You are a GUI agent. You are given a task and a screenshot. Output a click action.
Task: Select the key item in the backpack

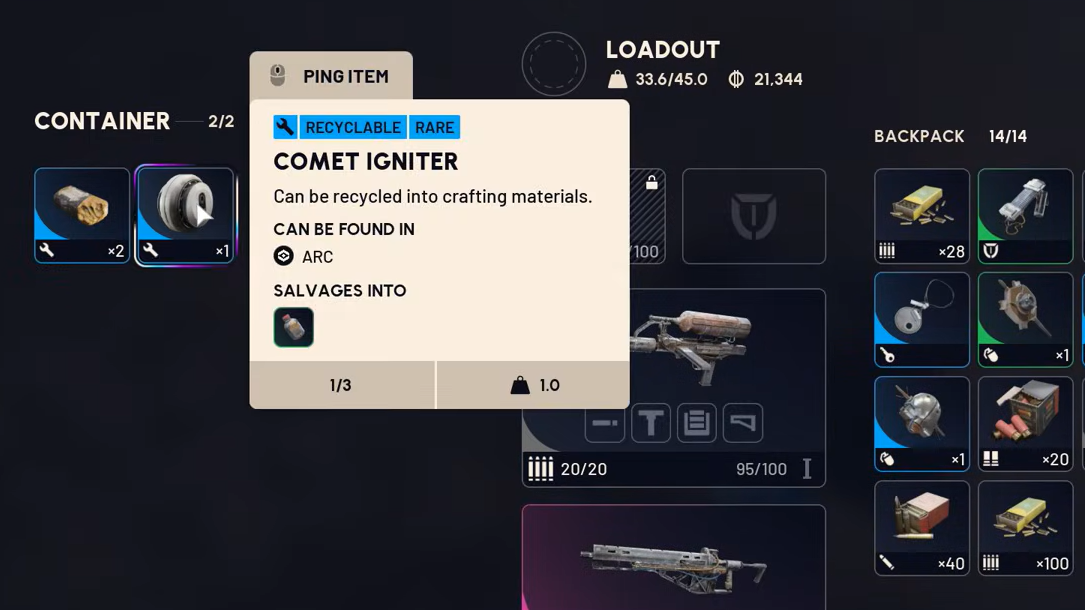pos(922,320)
